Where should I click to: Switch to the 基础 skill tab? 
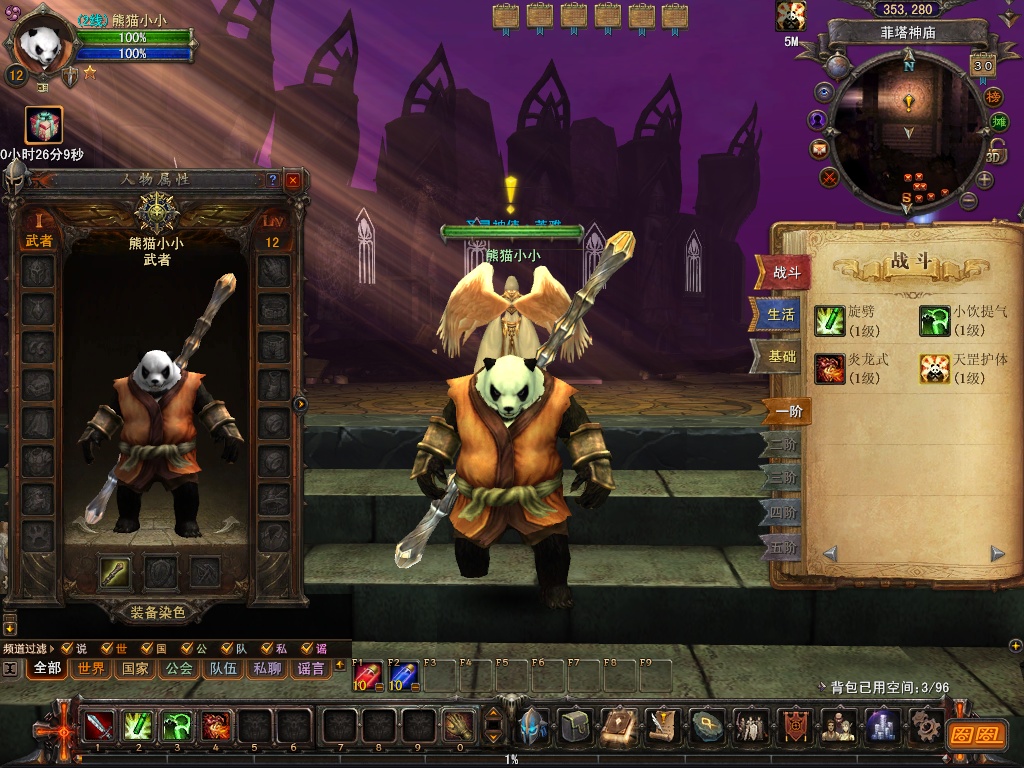780,356
